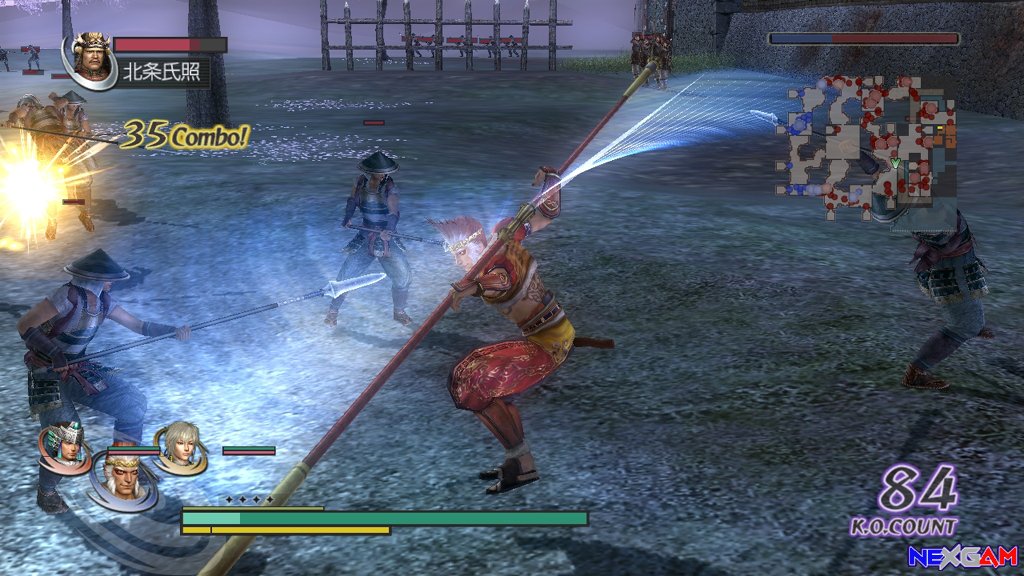
Task: Click the NEXGAM watermark logo
Action: (962, 556)
